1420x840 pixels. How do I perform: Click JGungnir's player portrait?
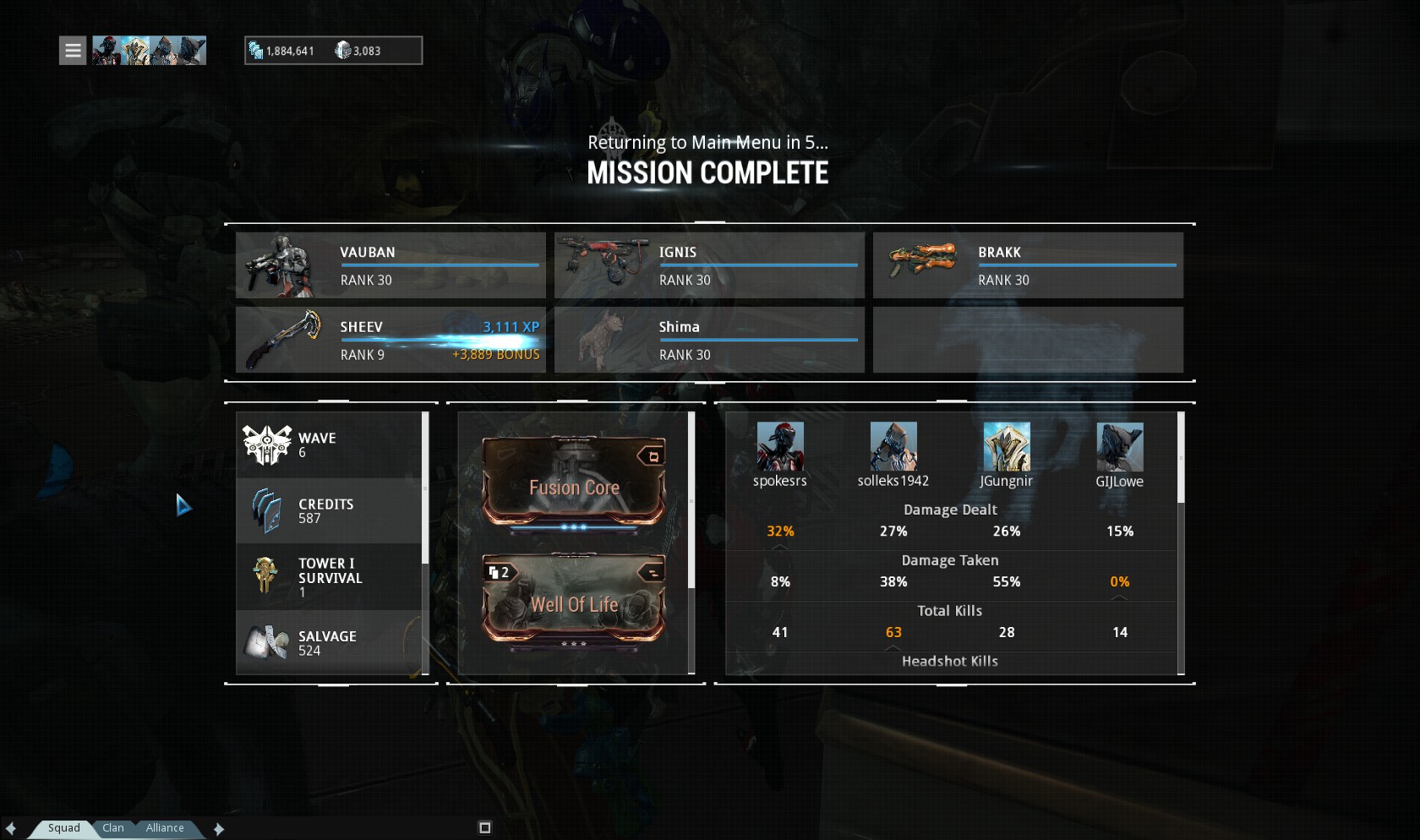pos(1006,447)
